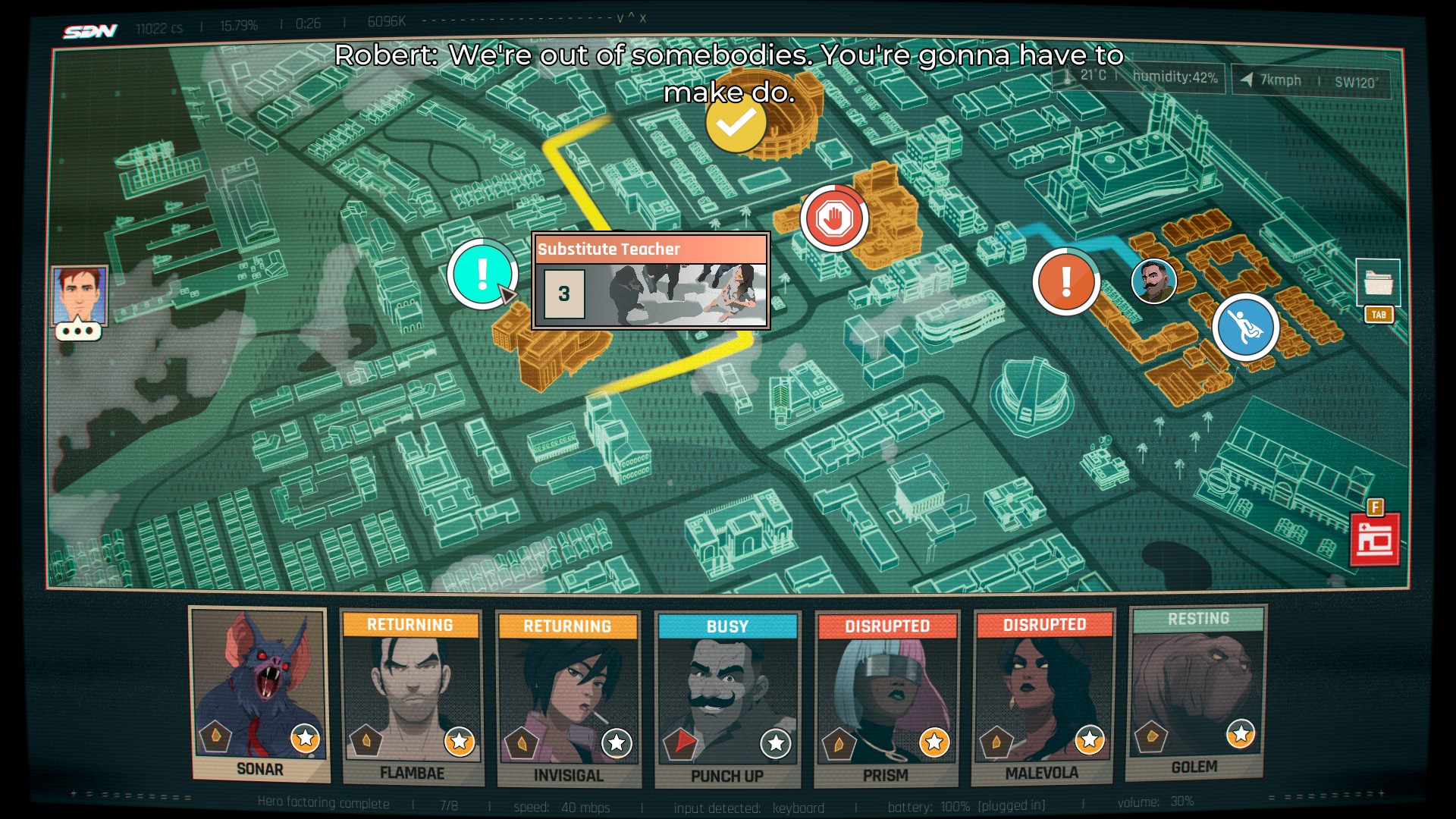Choose the resting Golem card
This screenshot has height=819, width=1456.
[x=1195, y=692]
